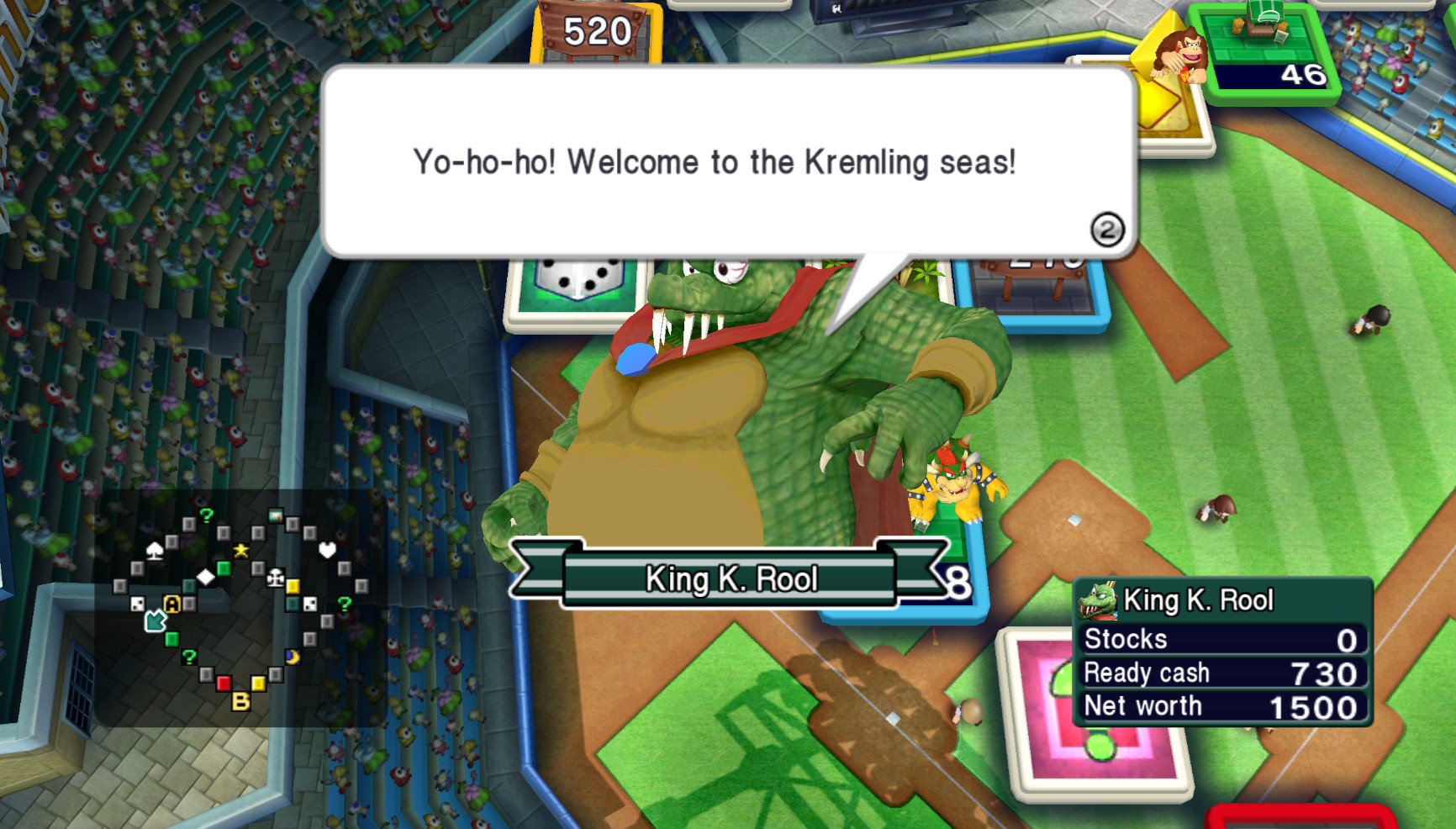The width and height of the screenshot is (1456, 829).
Task: Click a white dice venture square on the minimap
Action: [x=136, y=603]
